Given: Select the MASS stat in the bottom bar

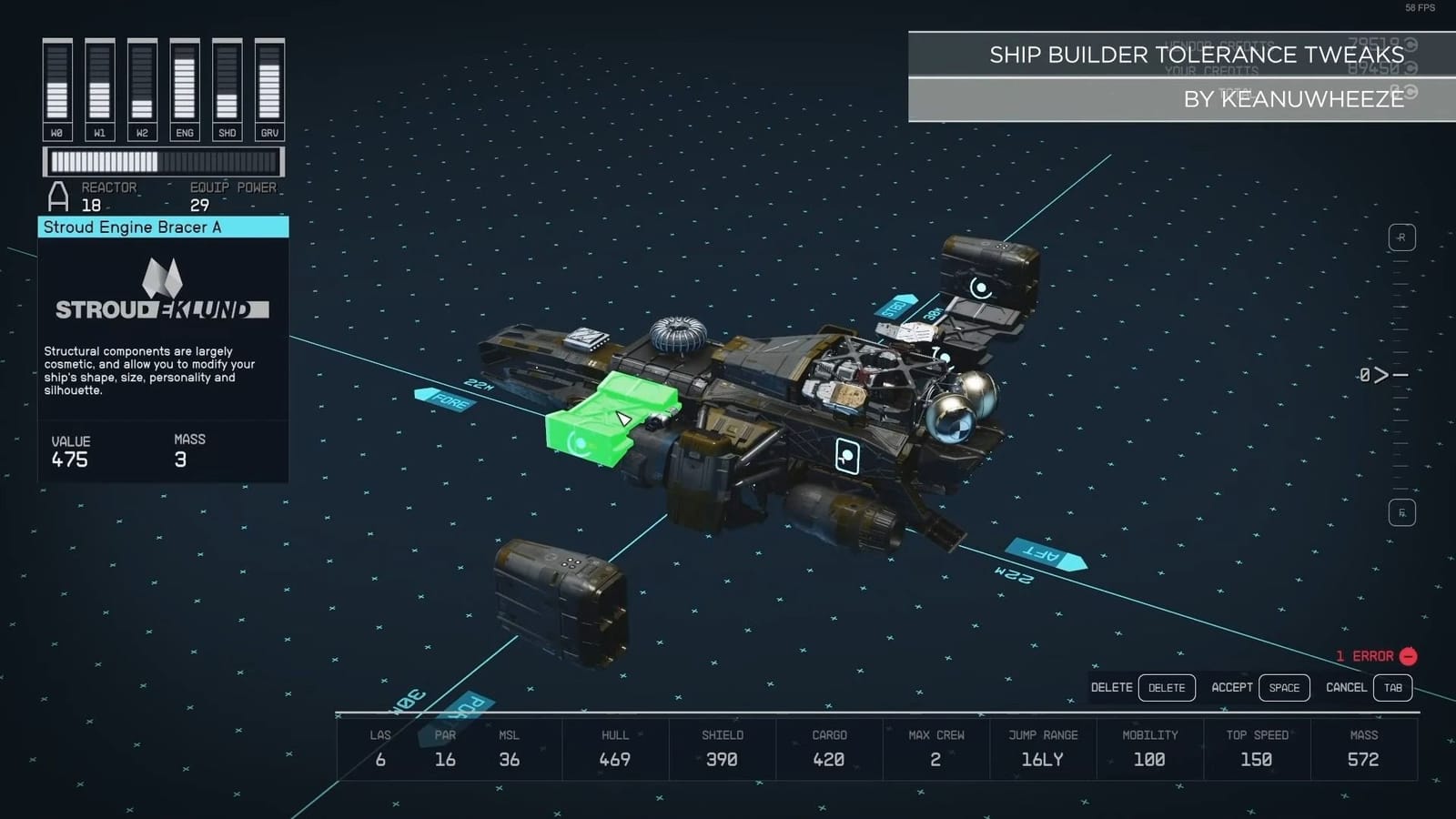Looking at the screenshot, I should [x=1364, y=748].
